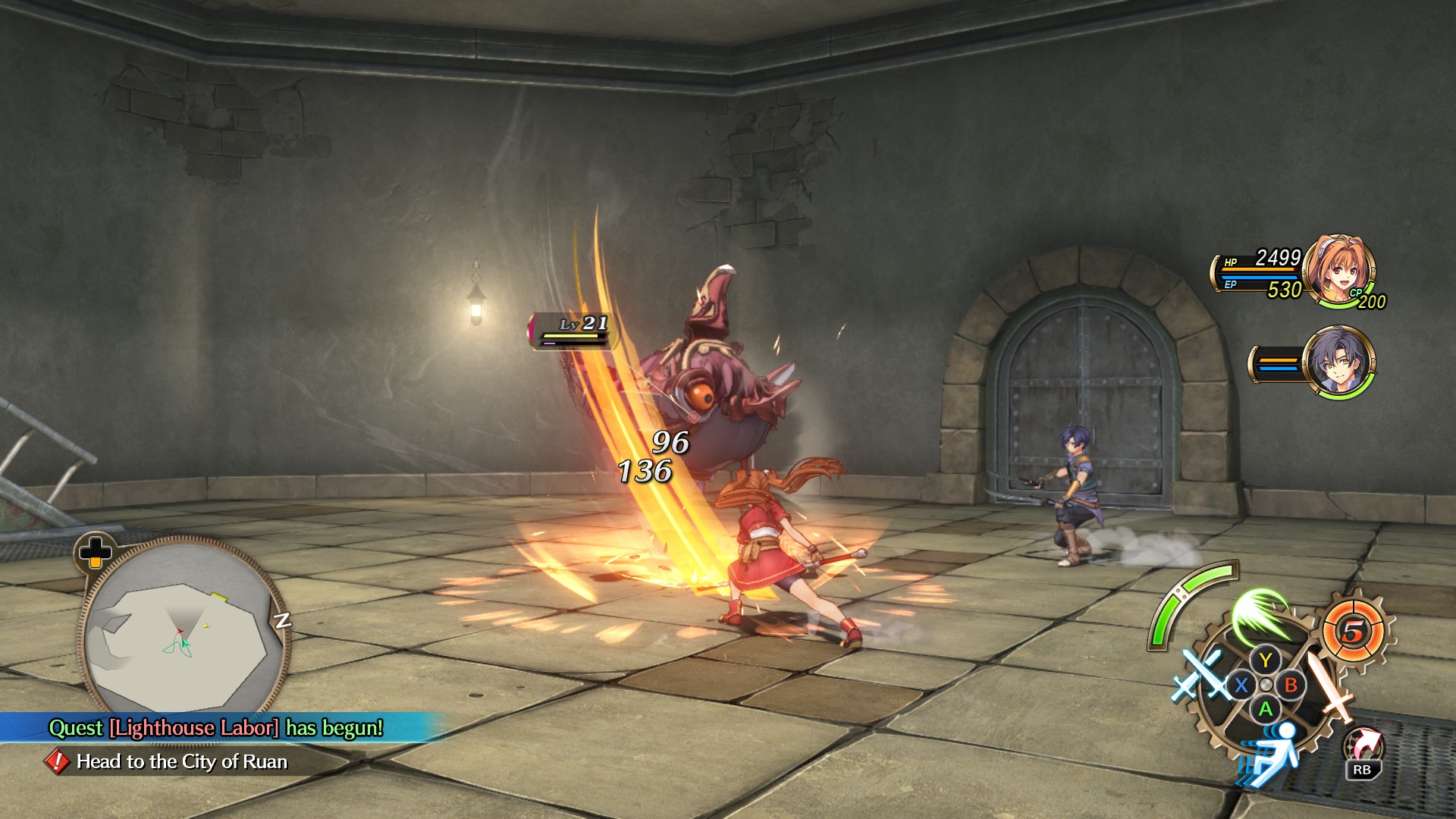
Task: Trigger the orange single sword icon
Action: 1330,688
